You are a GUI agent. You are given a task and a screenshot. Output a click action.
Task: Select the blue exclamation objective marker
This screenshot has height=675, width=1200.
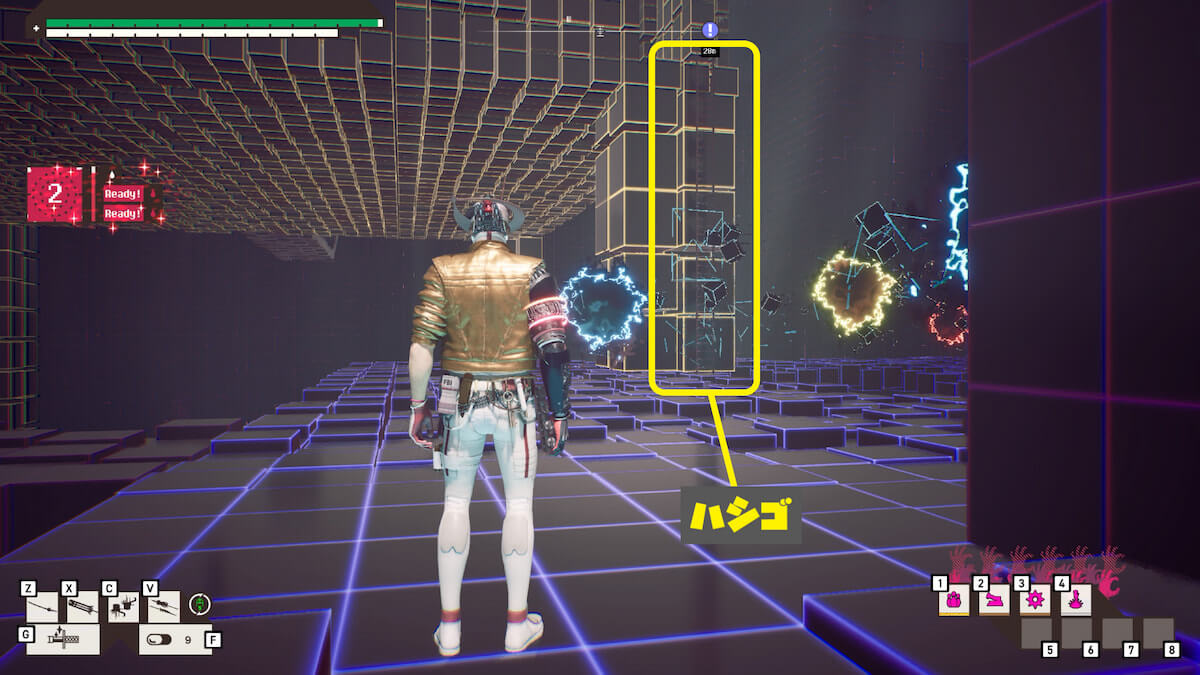point(710,30)
